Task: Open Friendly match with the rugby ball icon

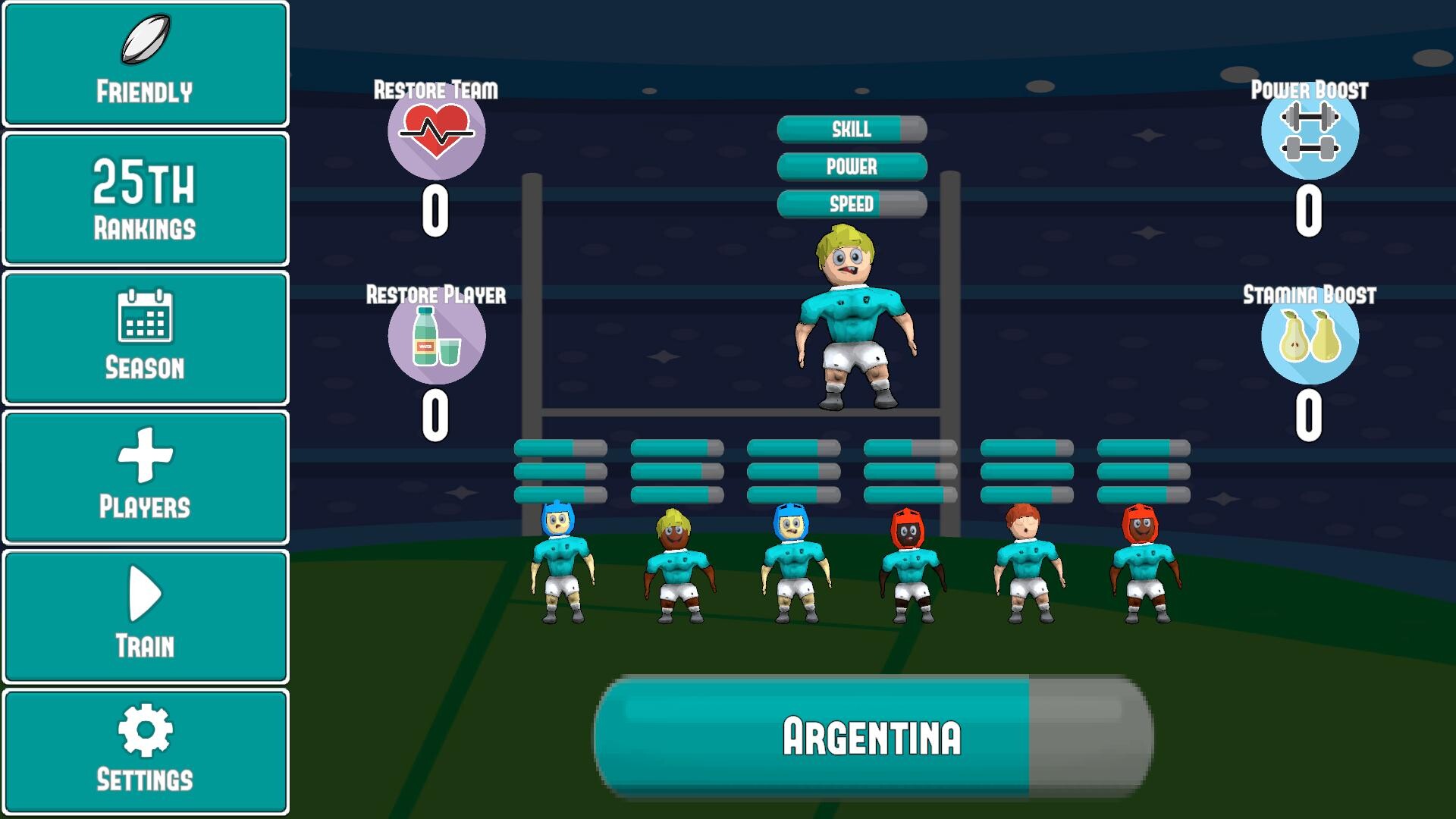Action: click(146, 62)
